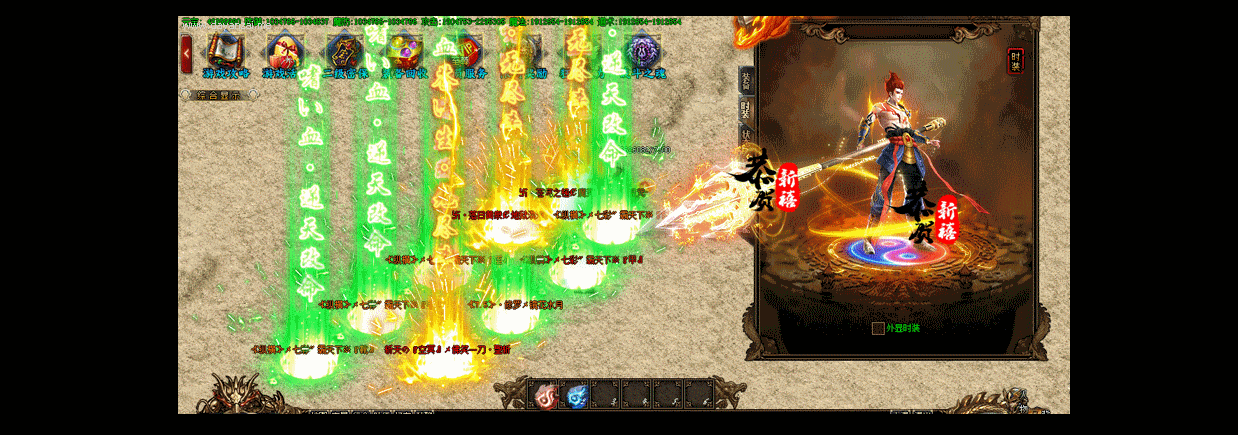Toggle the 外显时装 show costume checkbox

(878, 328)
